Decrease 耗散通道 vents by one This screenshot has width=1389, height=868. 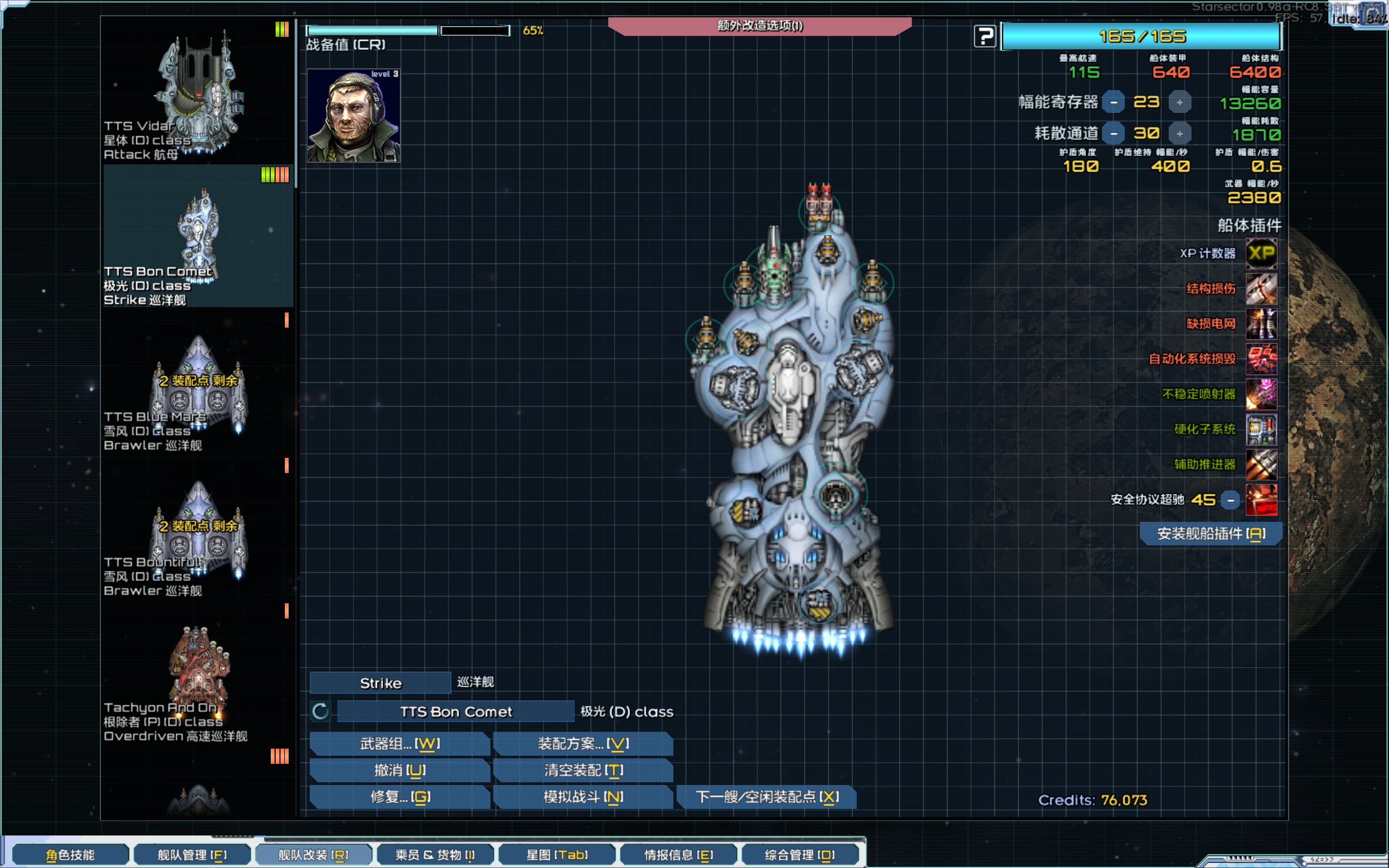point(1113,134)
